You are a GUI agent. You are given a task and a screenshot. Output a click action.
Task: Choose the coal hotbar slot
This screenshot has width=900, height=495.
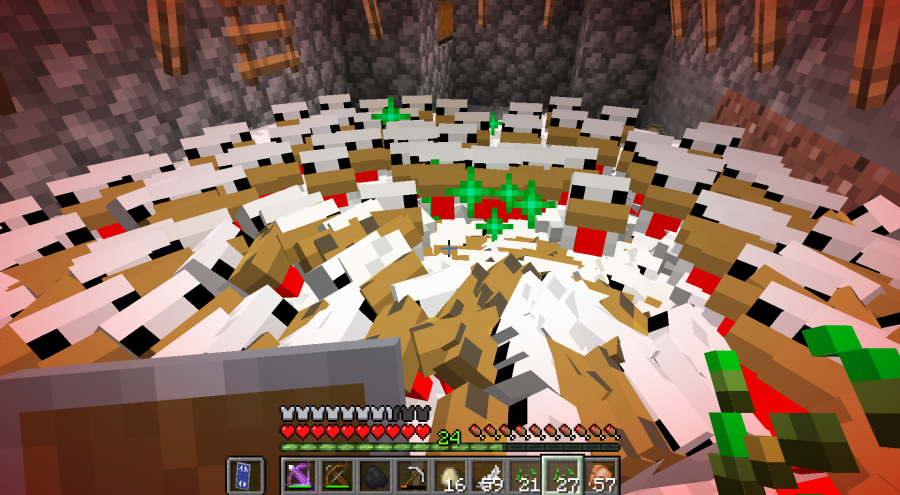(x=373, y=475)
